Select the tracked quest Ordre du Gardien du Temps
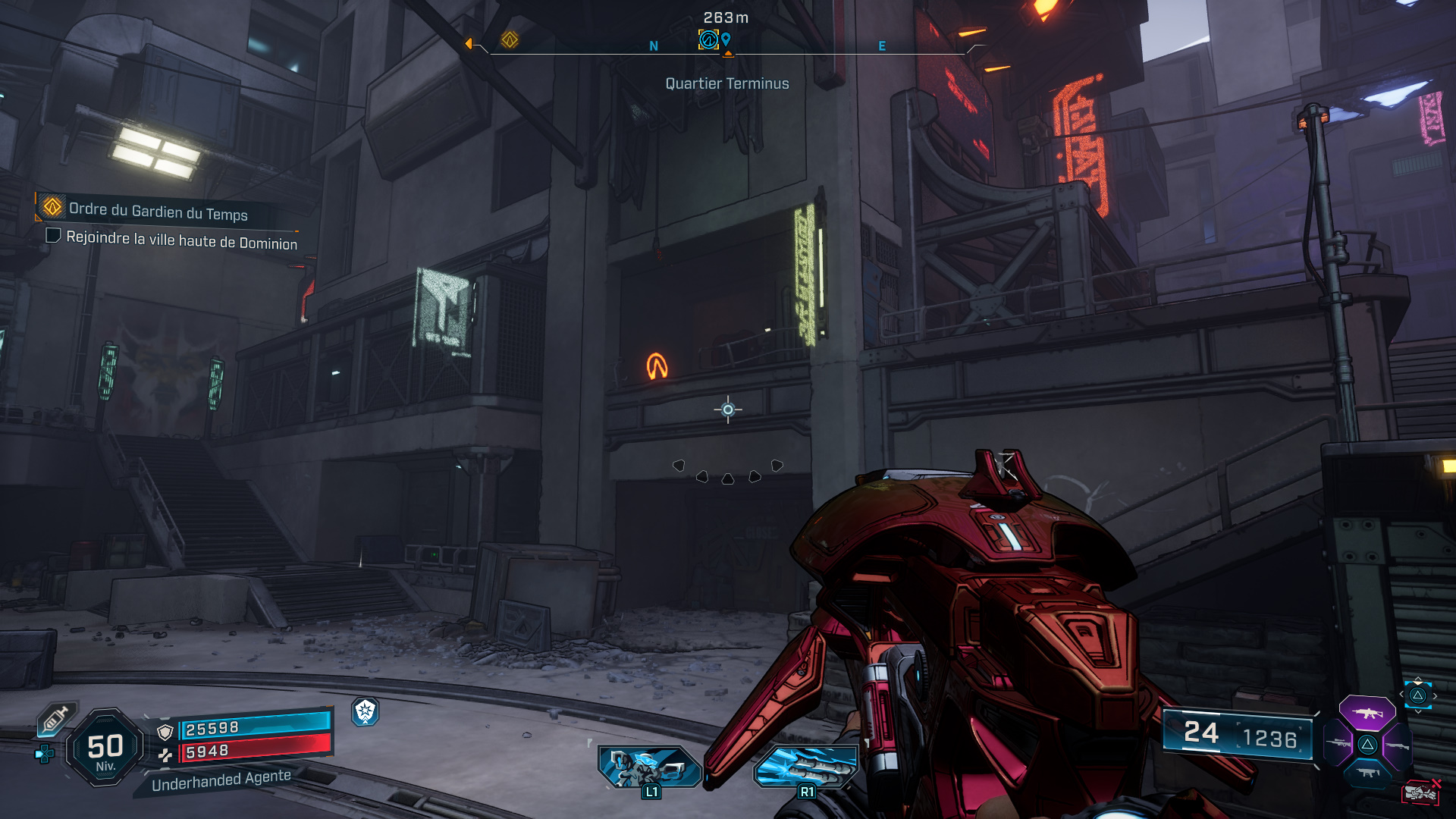The width and height of the screenshot is (1456, 819). [x=158, y=211]
